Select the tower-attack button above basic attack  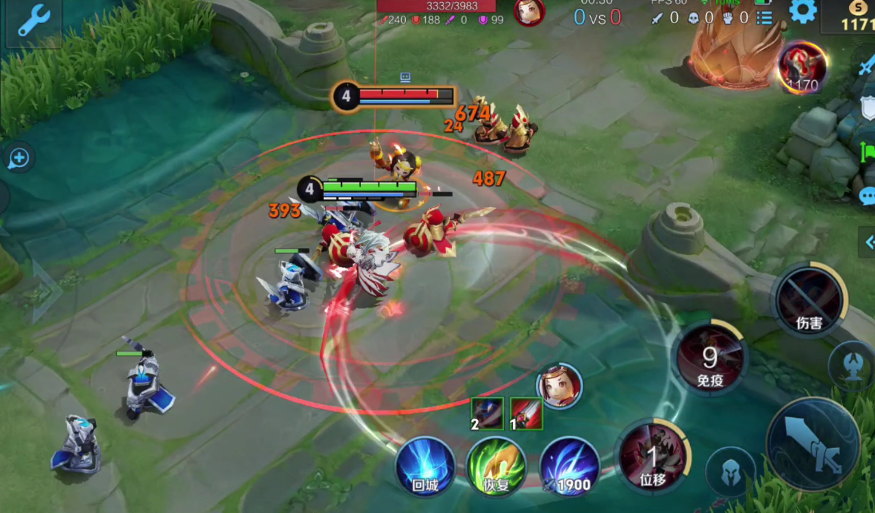(x=852, y=363)
